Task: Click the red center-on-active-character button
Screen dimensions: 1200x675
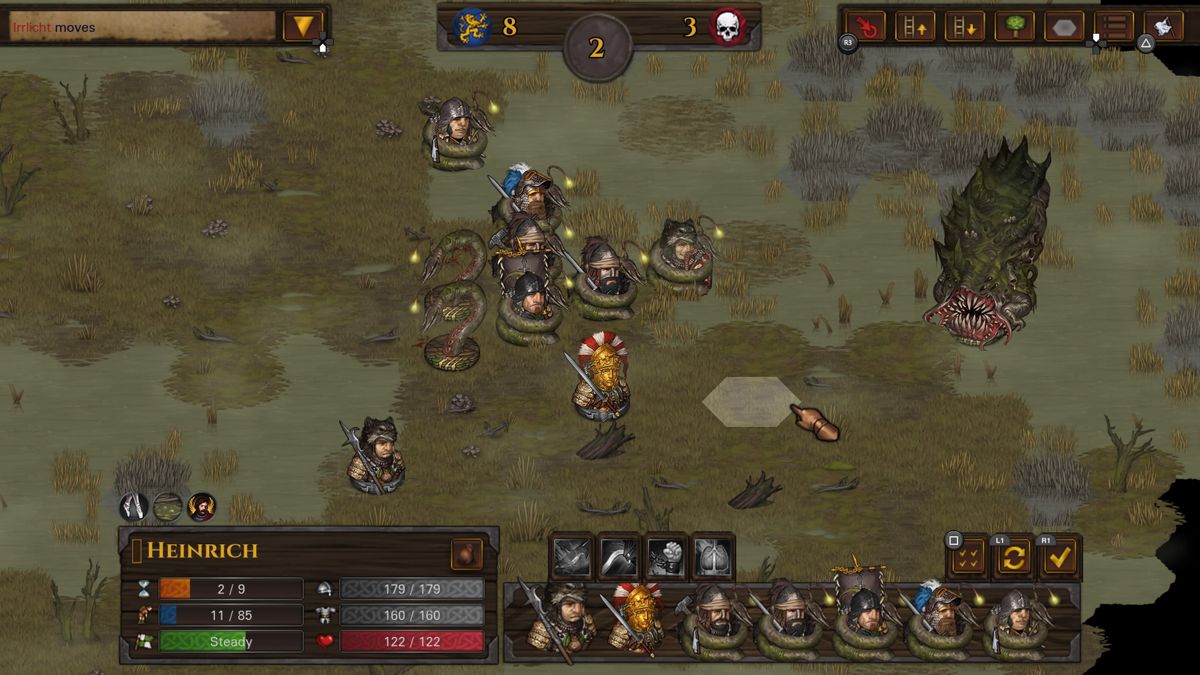Action: pyautogui.click(x=865, y=26)
